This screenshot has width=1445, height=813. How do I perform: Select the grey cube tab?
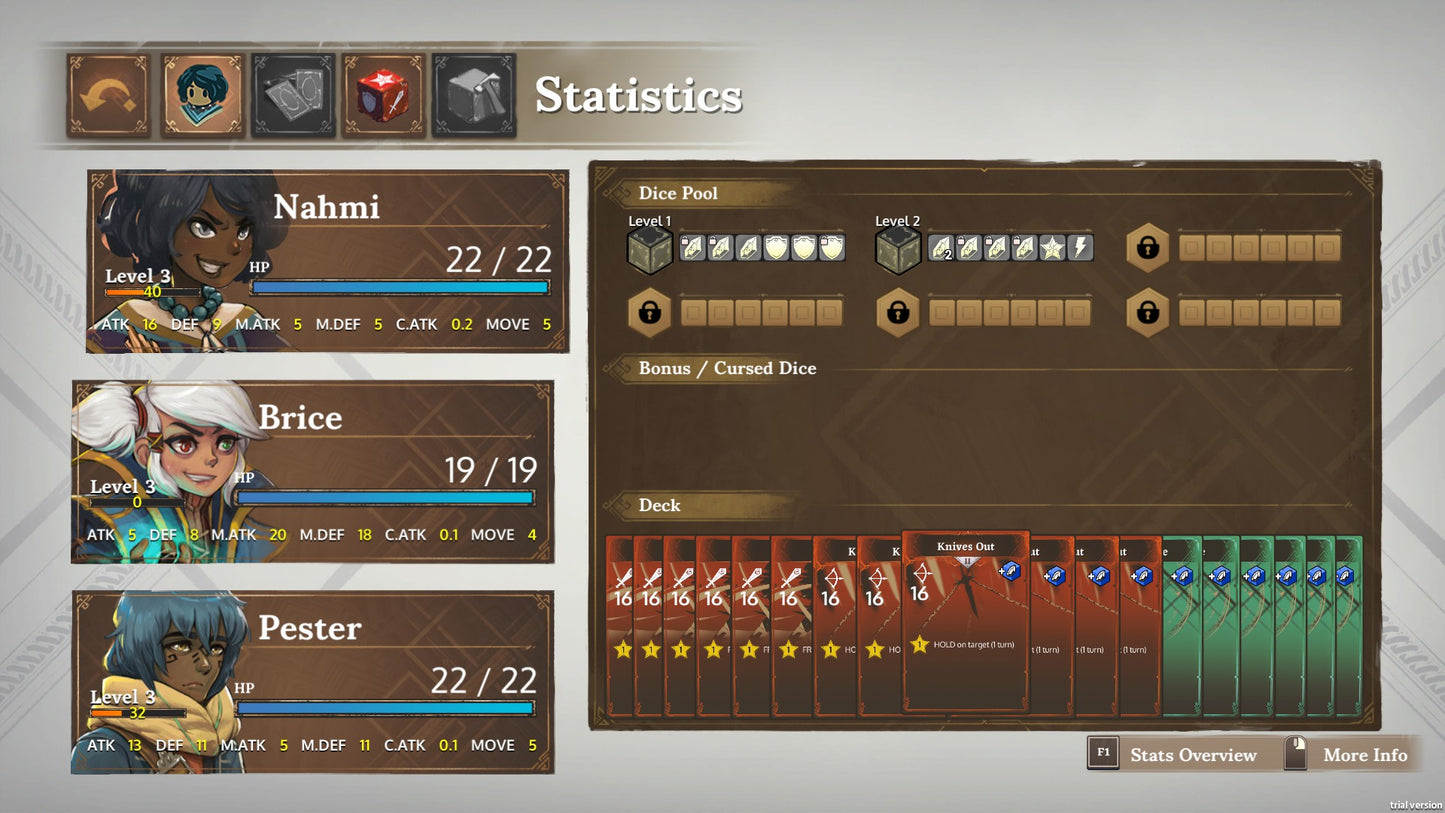(474, 95)
